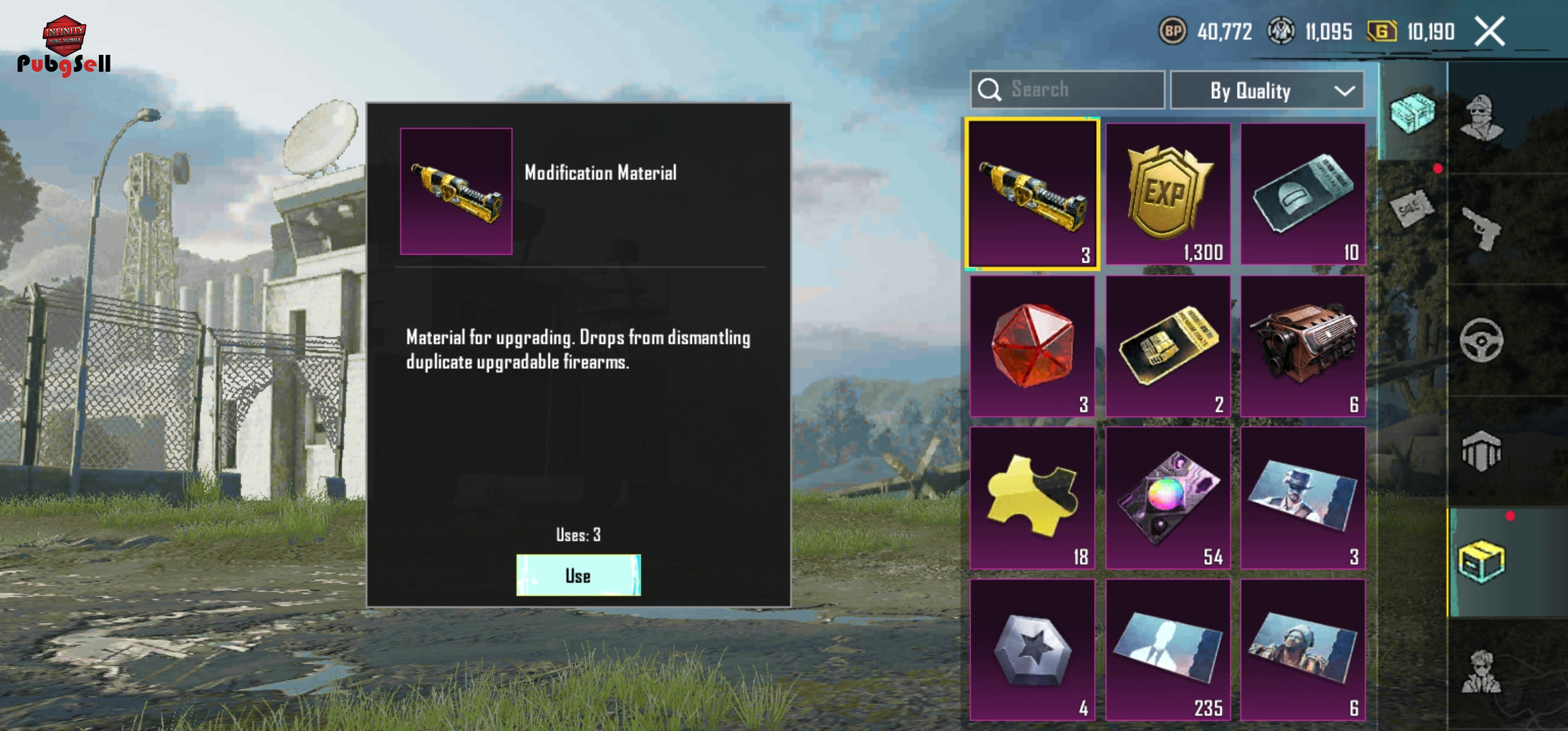The height and width of the screenshot is (731, 1568).
Task: Close the inventory screen
Action: click(1490, 32)
